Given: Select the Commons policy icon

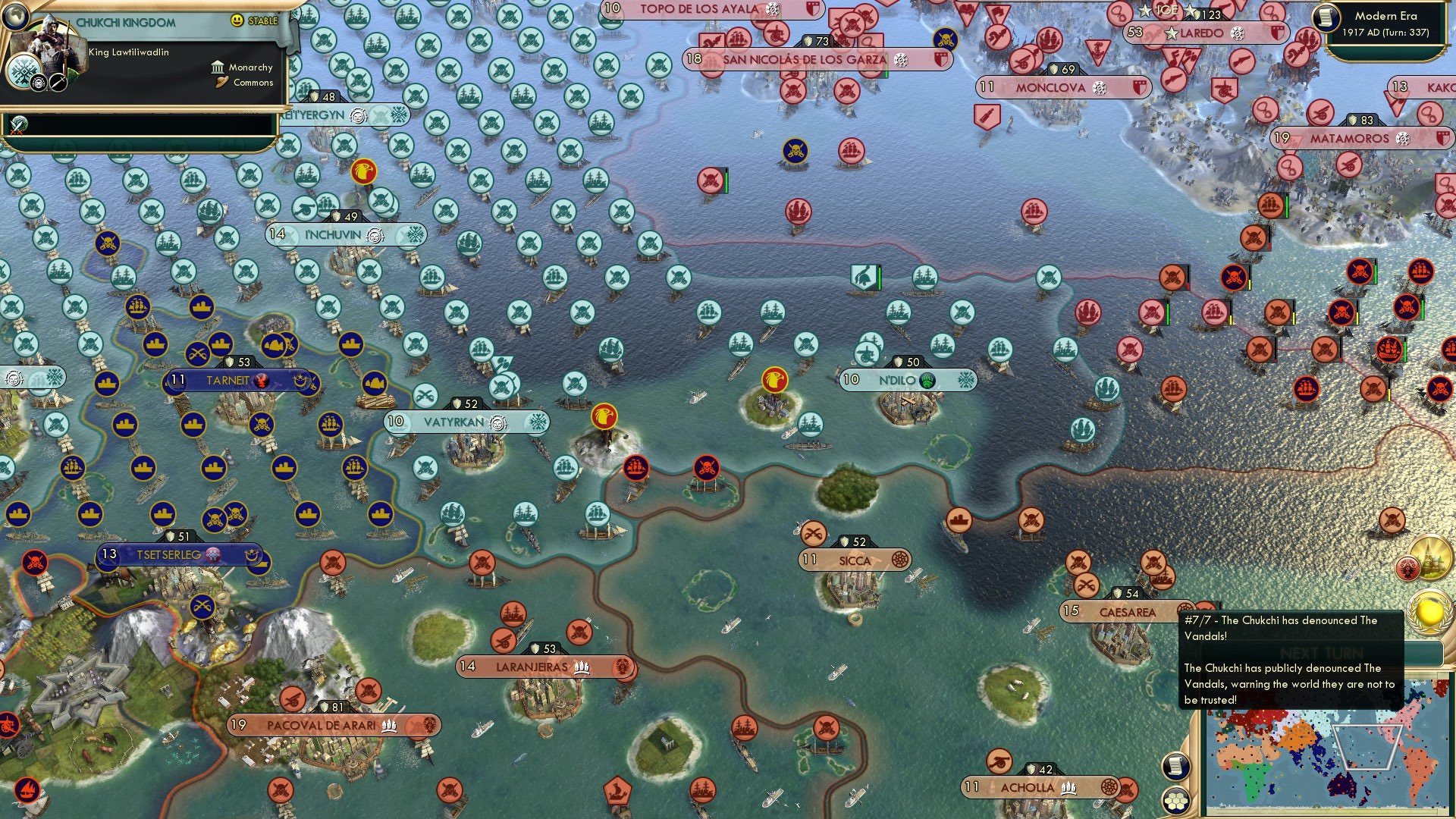Looking at the screenshot, I should pyautogui.click(x=221, y=83).
